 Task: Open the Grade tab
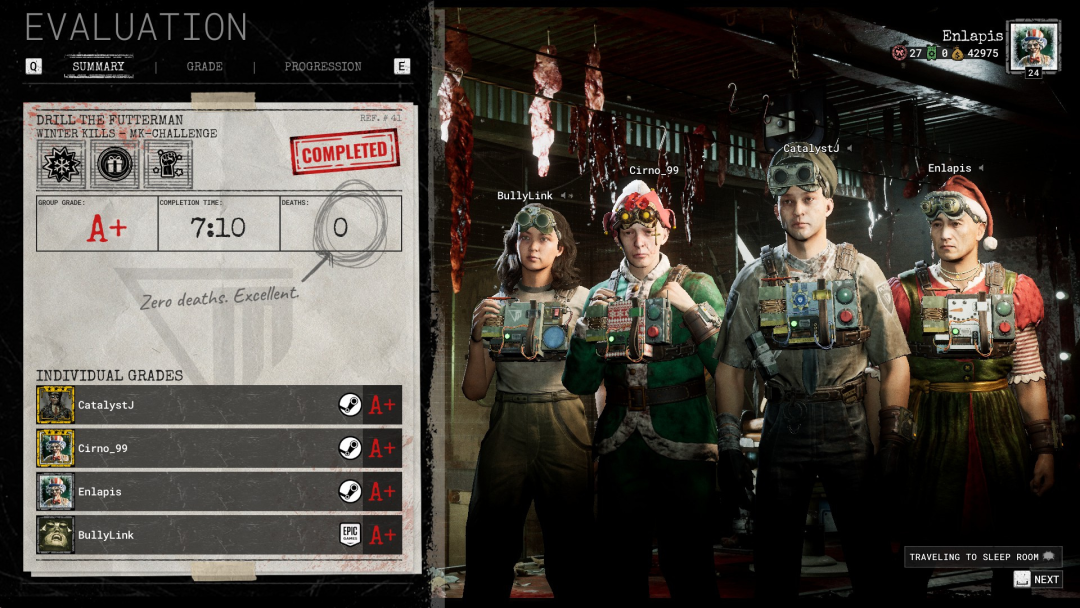click(x=204, y=67)
